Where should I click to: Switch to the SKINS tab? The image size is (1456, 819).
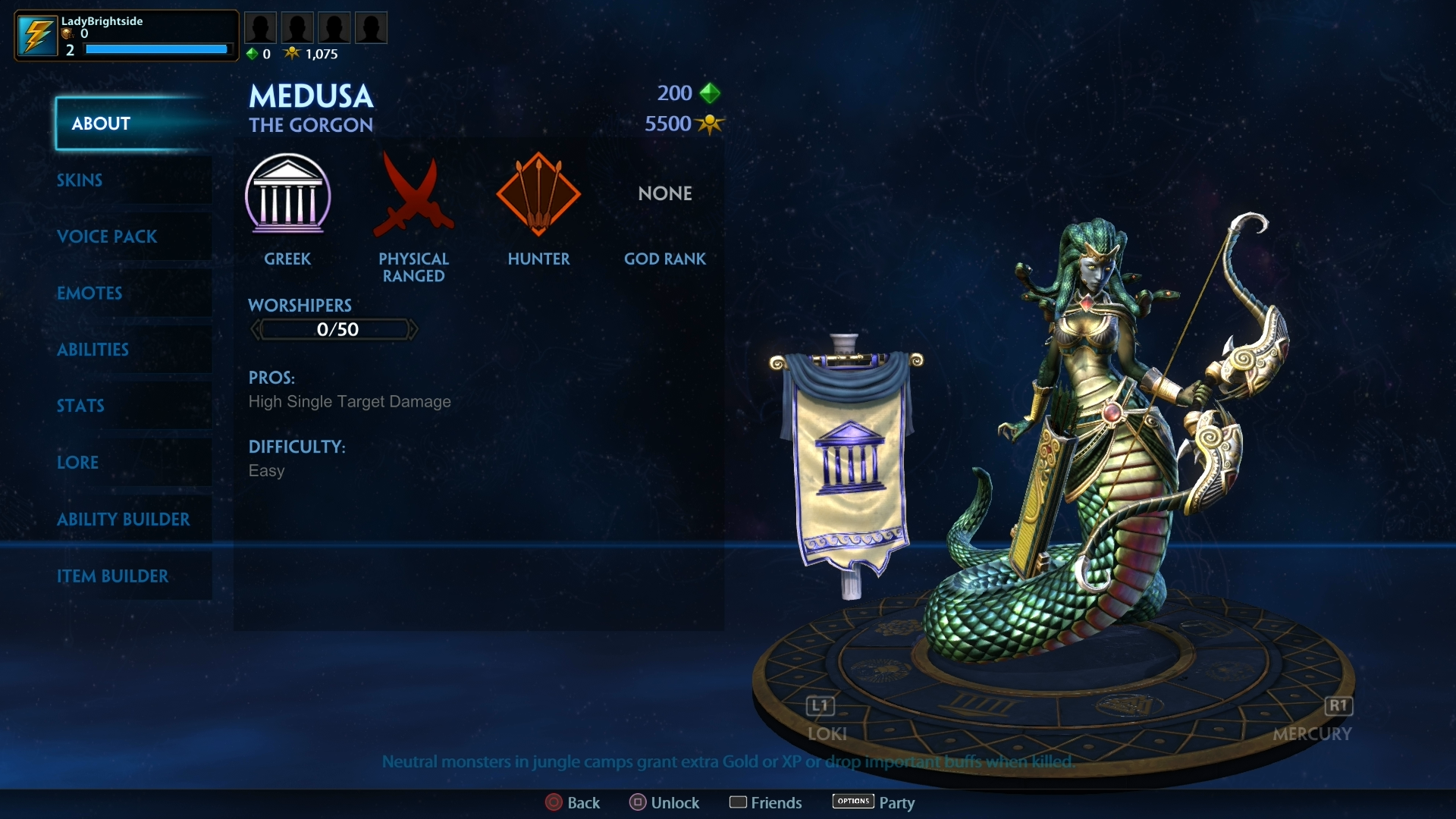(80, 180)
